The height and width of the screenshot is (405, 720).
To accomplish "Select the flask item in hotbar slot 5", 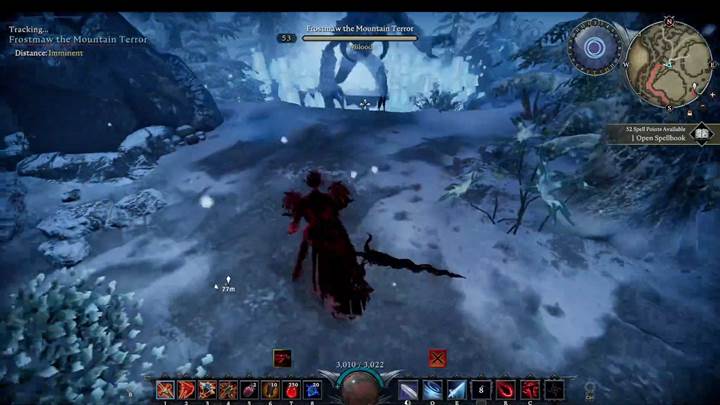I will (248, 389).
